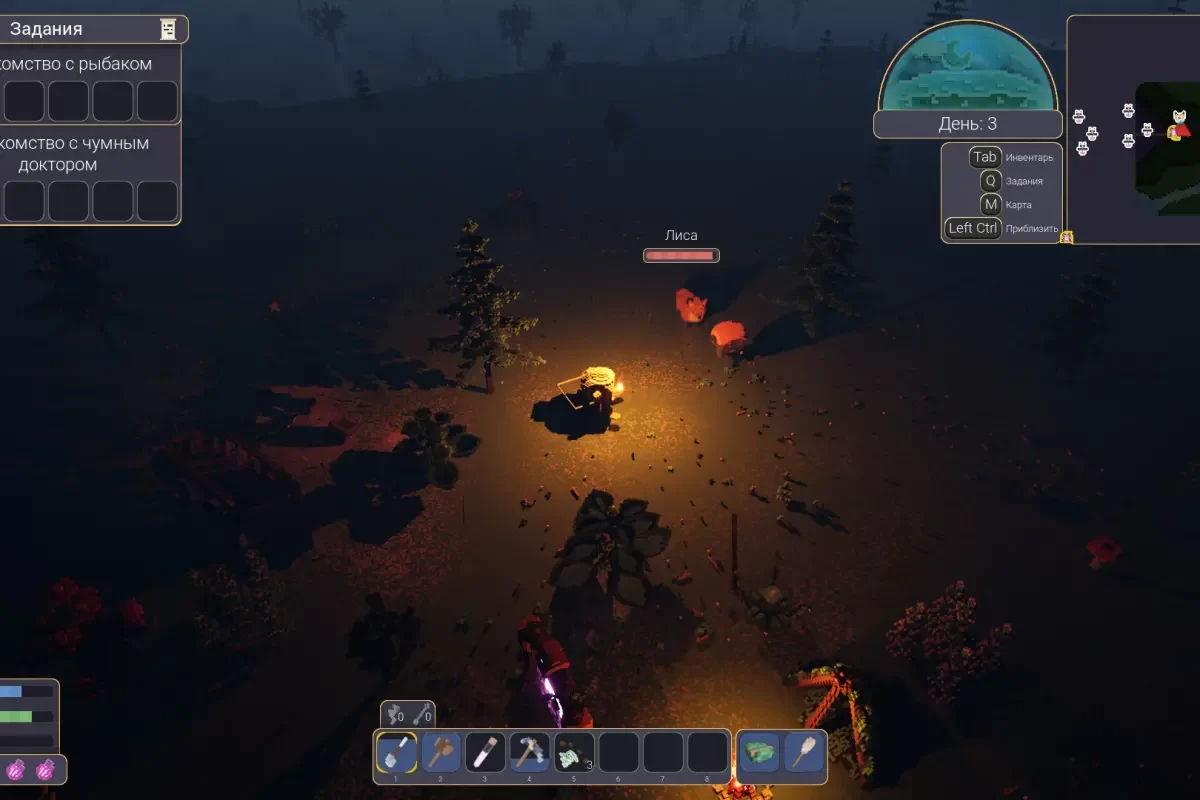Equip the pickaxe from the hotbar

(x=530, y=752)
